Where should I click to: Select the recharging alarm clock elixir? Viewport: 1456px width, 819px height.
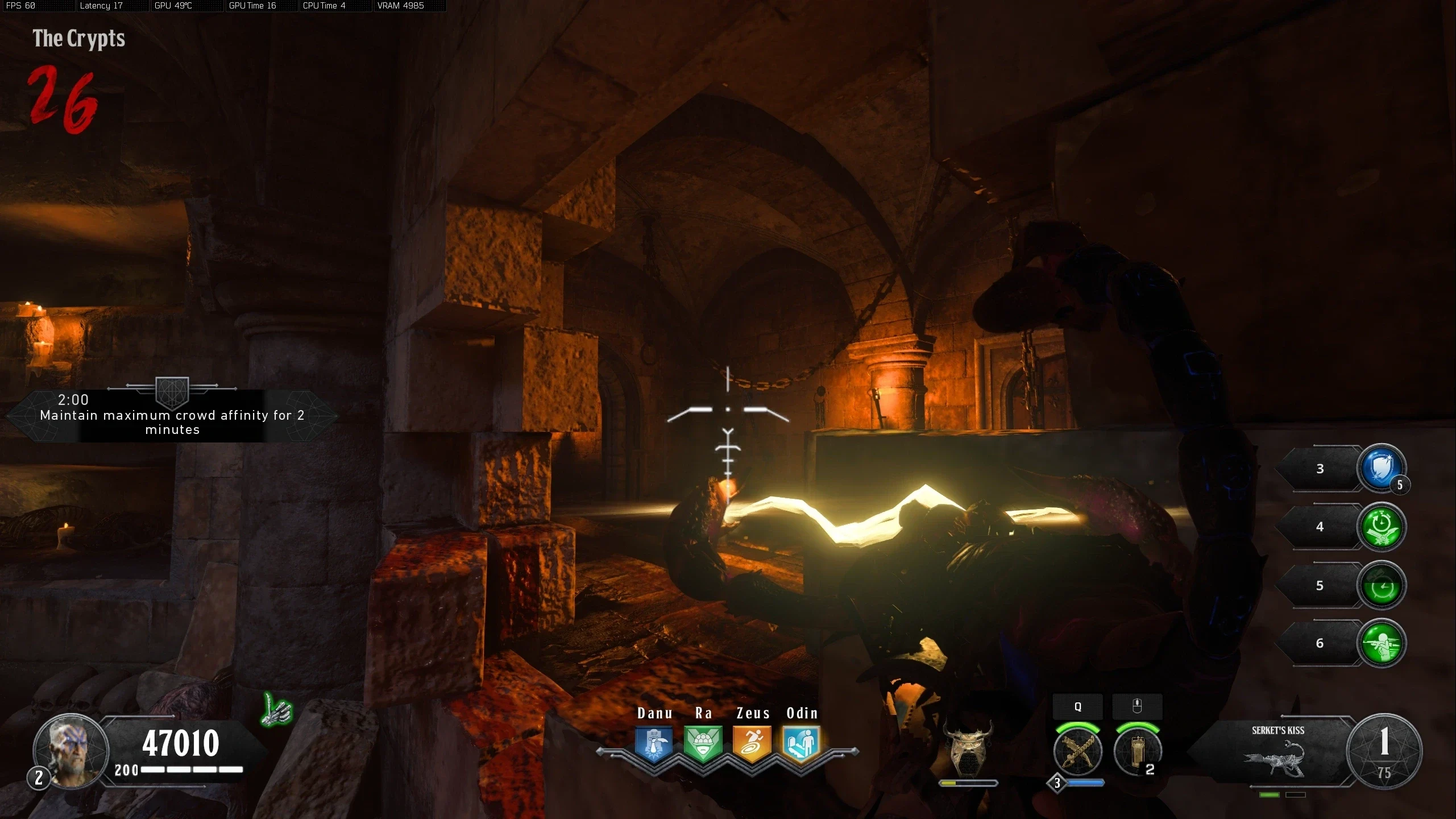click(1381, 586)
